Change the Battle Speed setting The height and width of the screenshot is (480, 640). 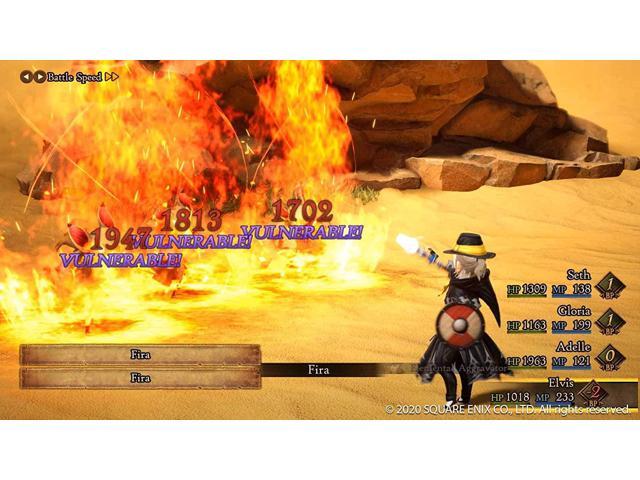(x=70, y=76)
